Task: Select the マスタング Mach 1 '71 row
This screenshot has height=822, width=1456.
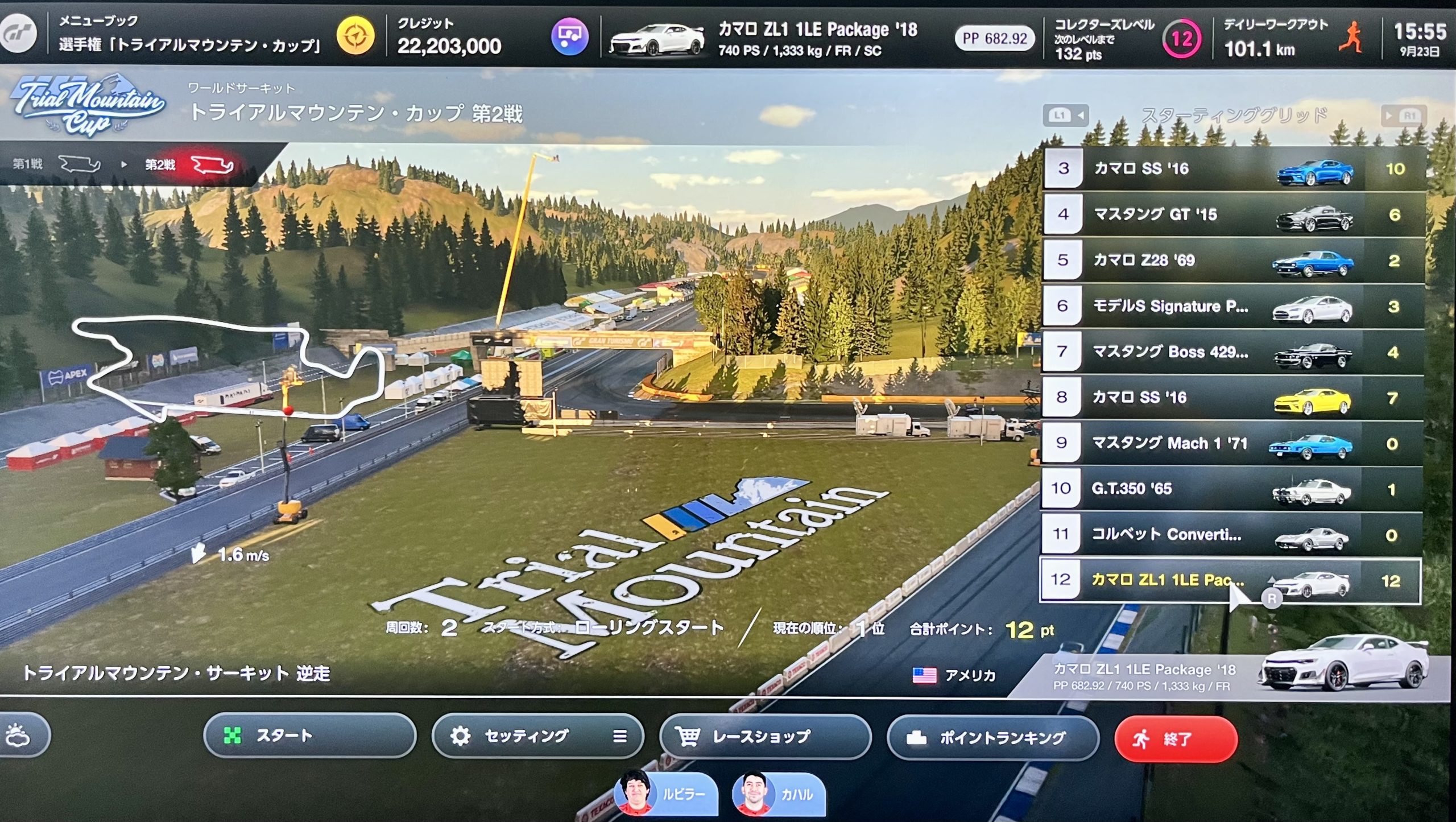Action: pyautogui.click(x=1233, y=443)
